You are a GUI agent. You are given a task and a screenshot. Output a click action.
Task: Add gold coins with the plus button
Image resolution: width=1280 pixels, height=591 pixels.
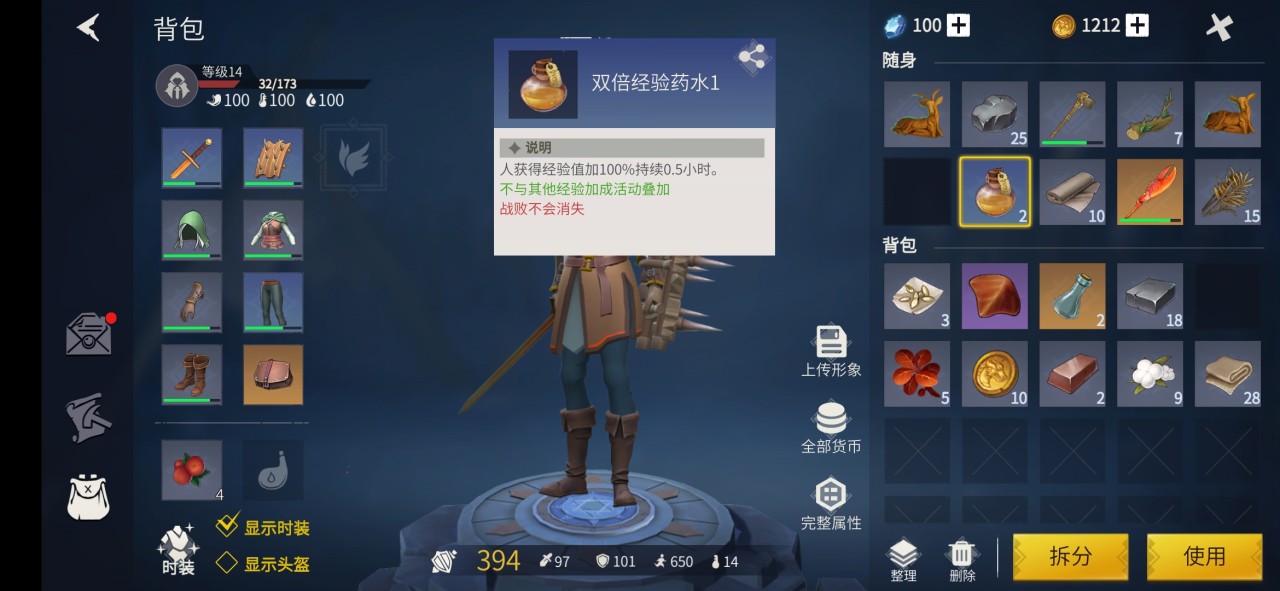(x=1138, y=26)
